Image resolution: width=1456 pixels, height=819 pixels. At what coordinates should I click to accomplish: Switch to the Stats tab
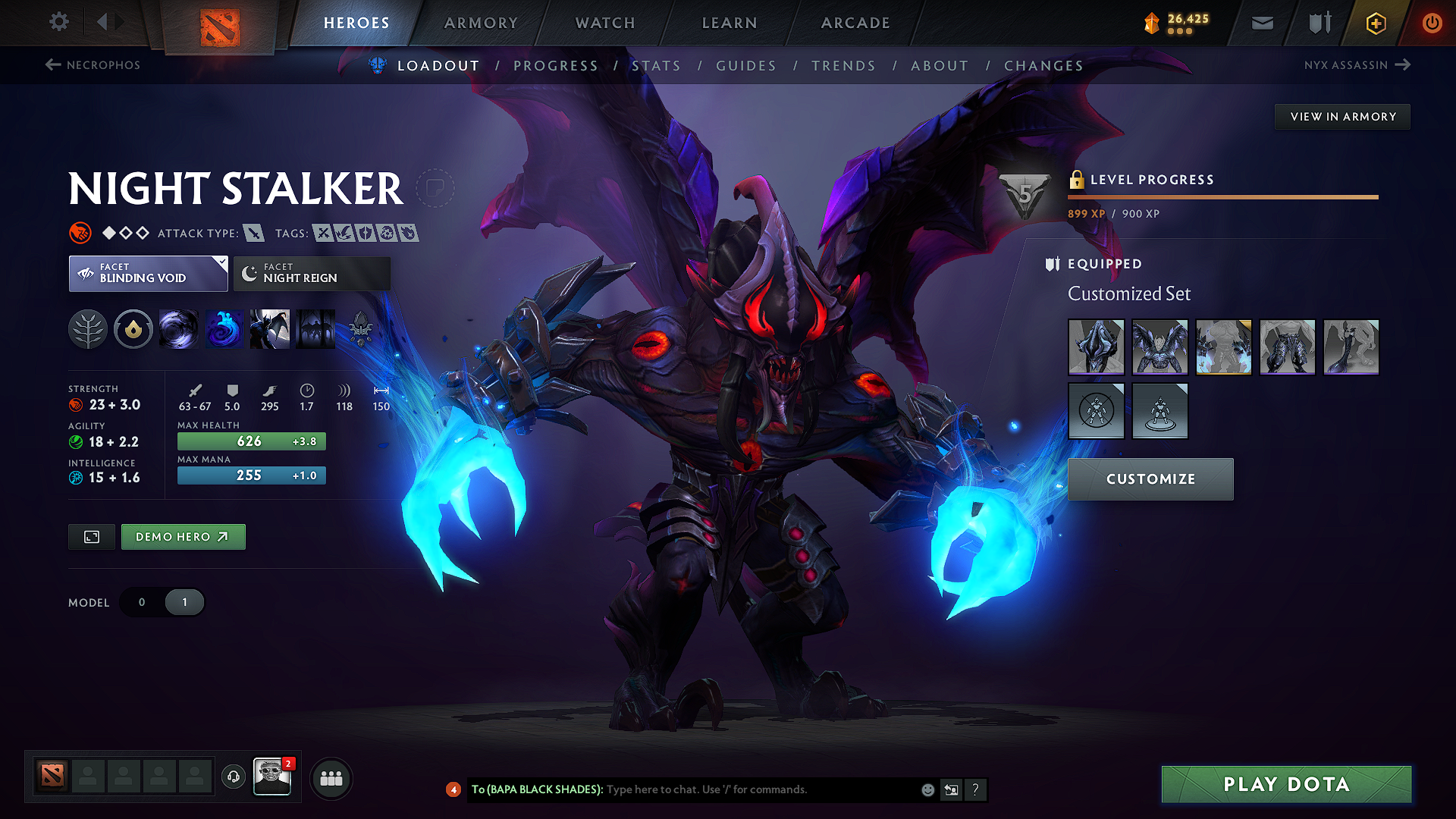[x=657, y=66]
